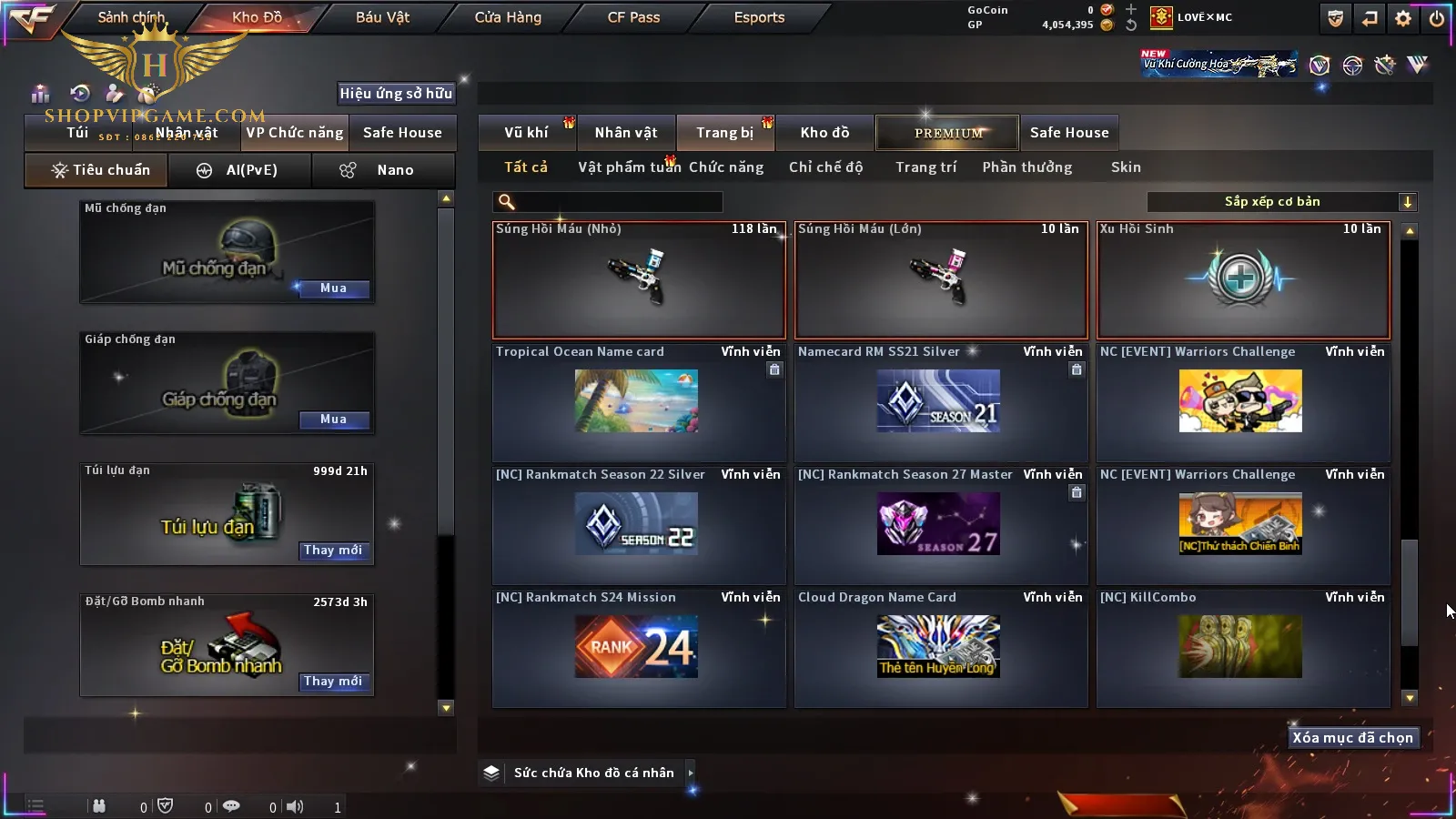Choose the Chế độ filter category
1456x819 pixels.
click(x=825, y=167)
